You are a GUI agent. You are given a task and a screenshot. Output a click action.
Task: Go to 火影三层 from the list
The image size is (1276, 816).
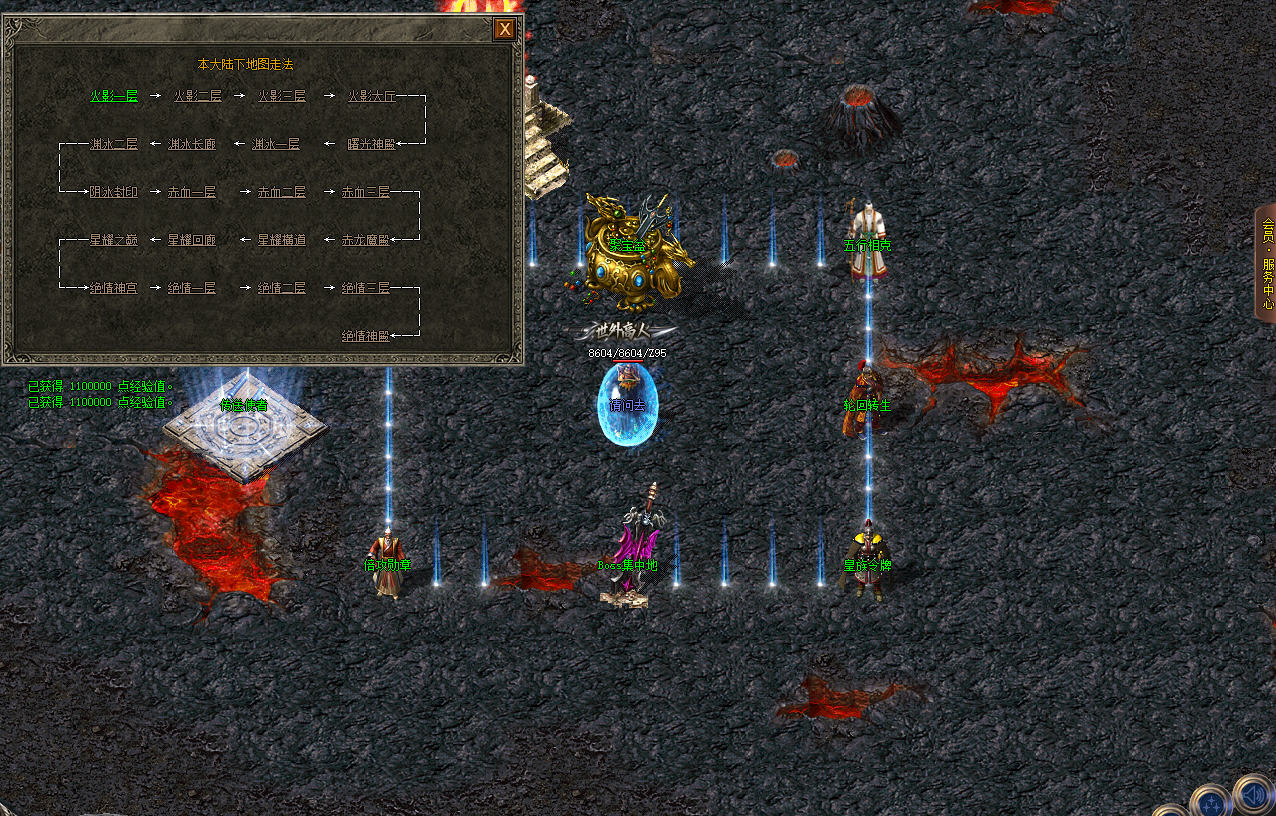click(x=281, y=96)
